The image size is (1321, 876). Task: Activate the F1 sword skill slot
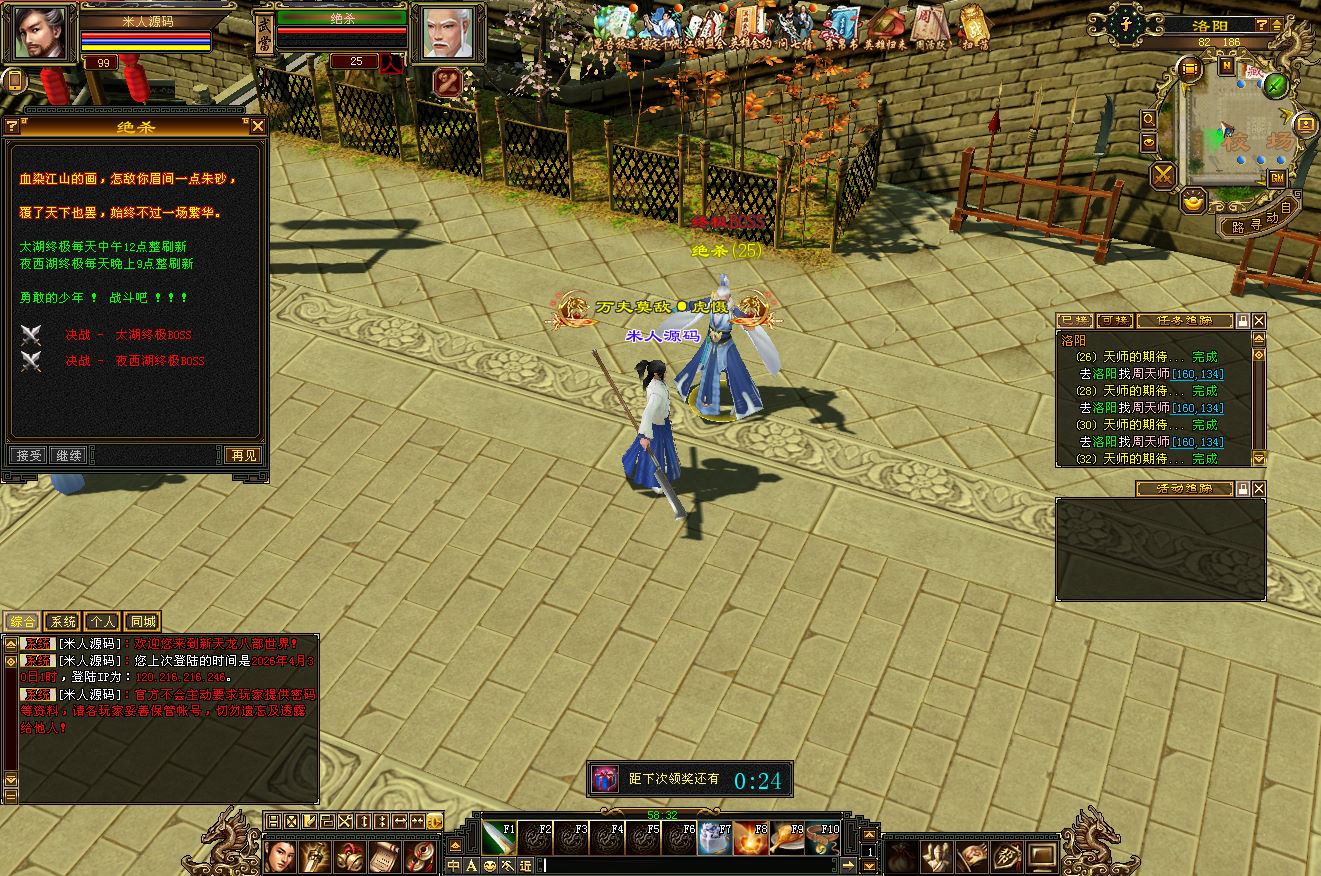(x=497, y=837)
